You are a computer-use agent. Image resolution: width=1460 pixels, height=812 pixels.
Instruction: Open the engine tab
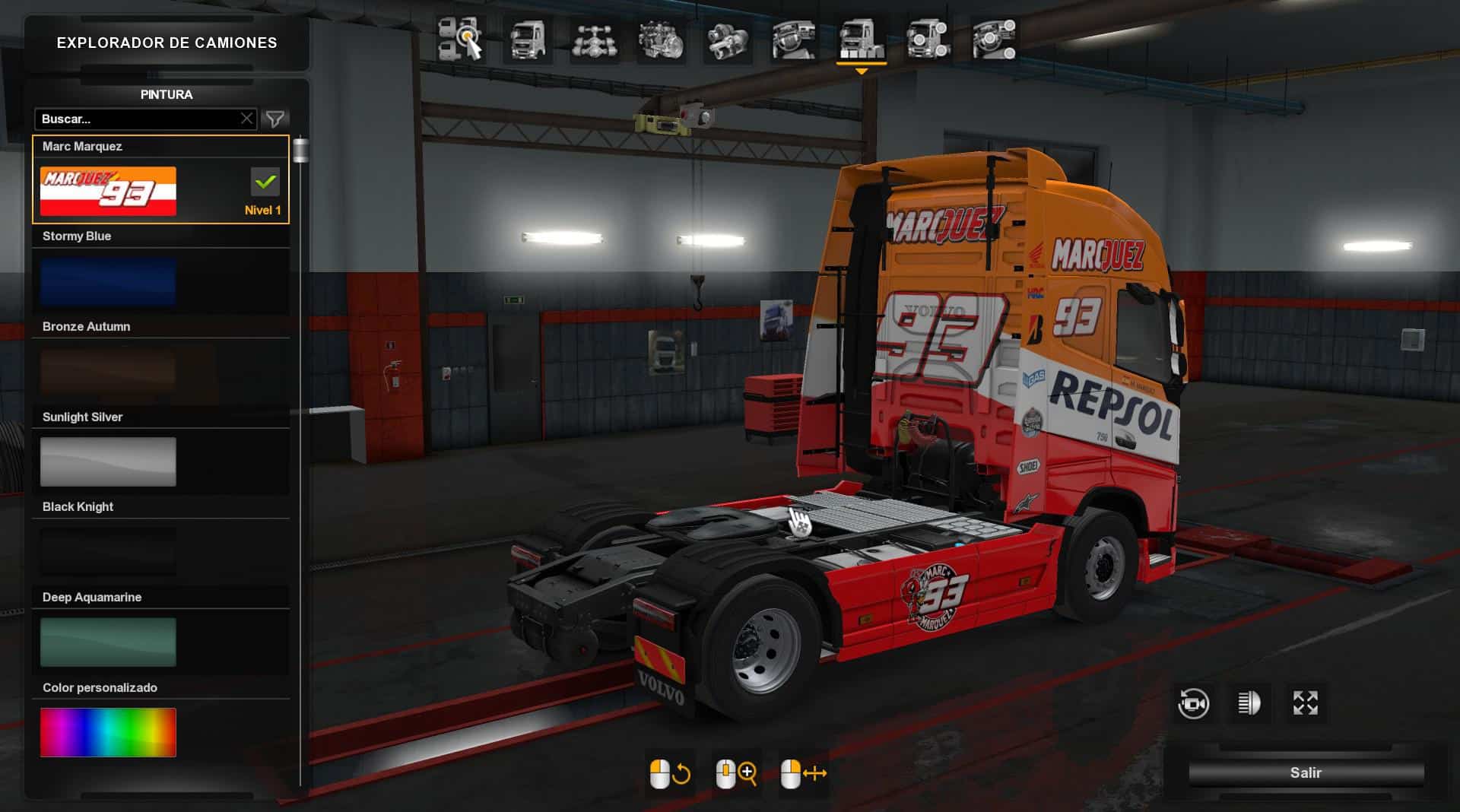[x=661, y=39]
